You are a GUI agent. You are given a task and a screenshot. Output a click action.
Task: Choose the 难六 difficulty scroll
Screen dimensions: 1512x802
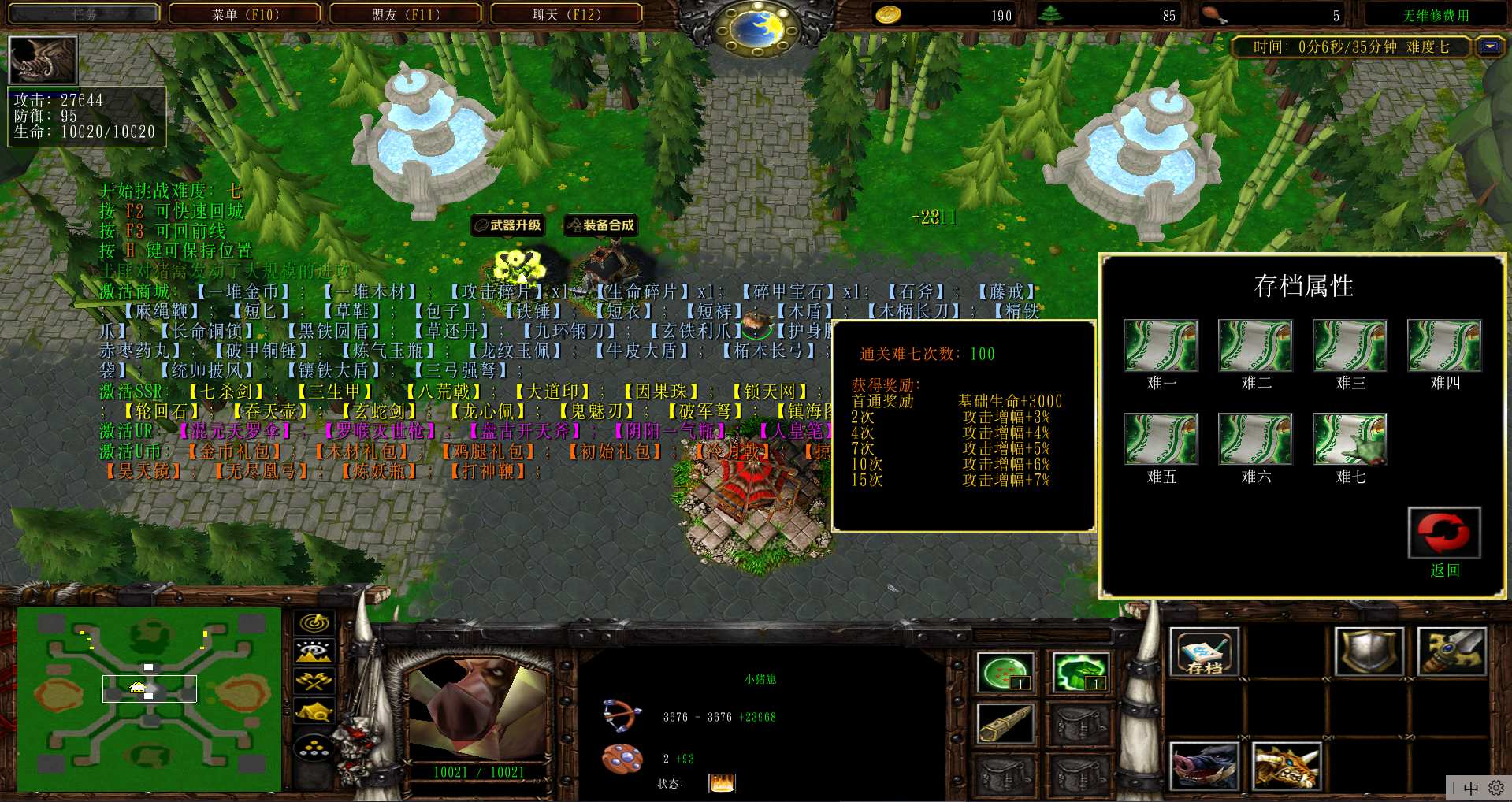pyautogui.click(x=1255, y=440)
